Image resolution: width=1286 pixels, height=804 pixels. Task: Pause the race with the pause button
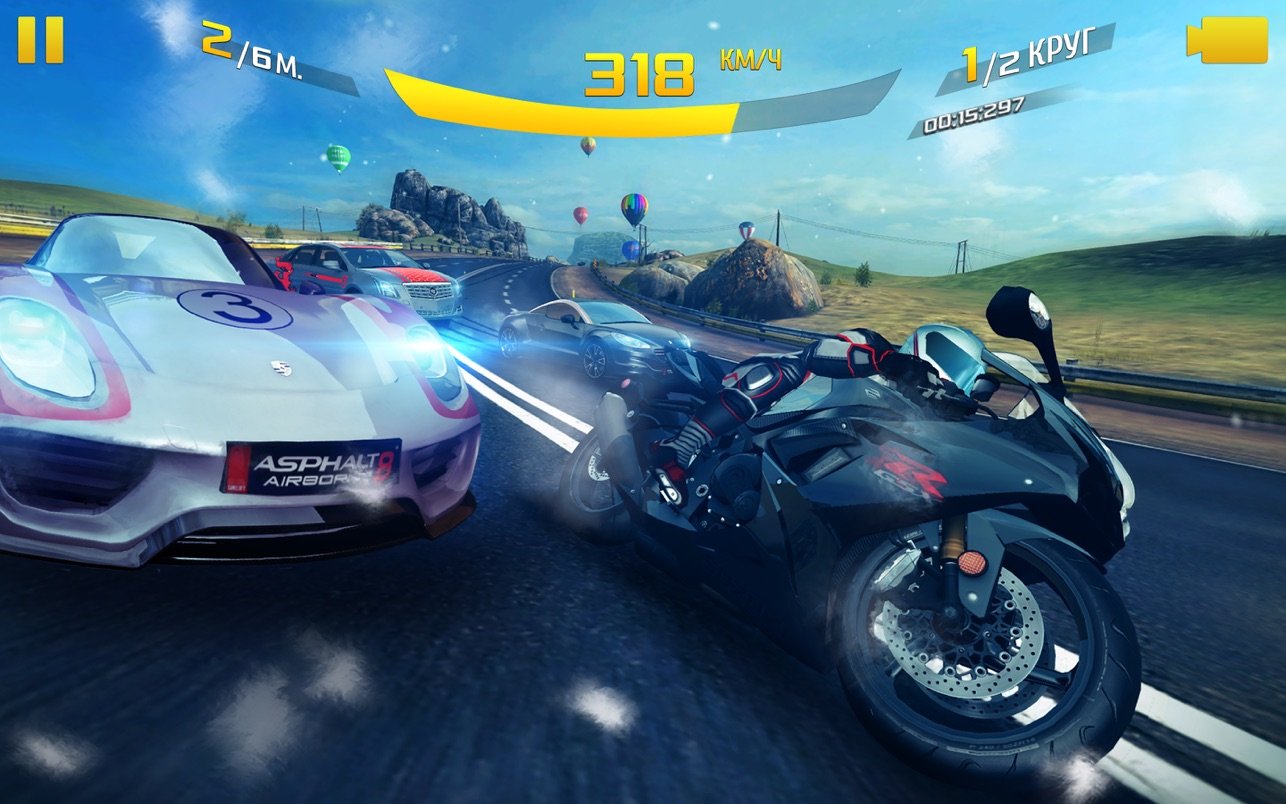pyautogui.click(x=40, y=40)
